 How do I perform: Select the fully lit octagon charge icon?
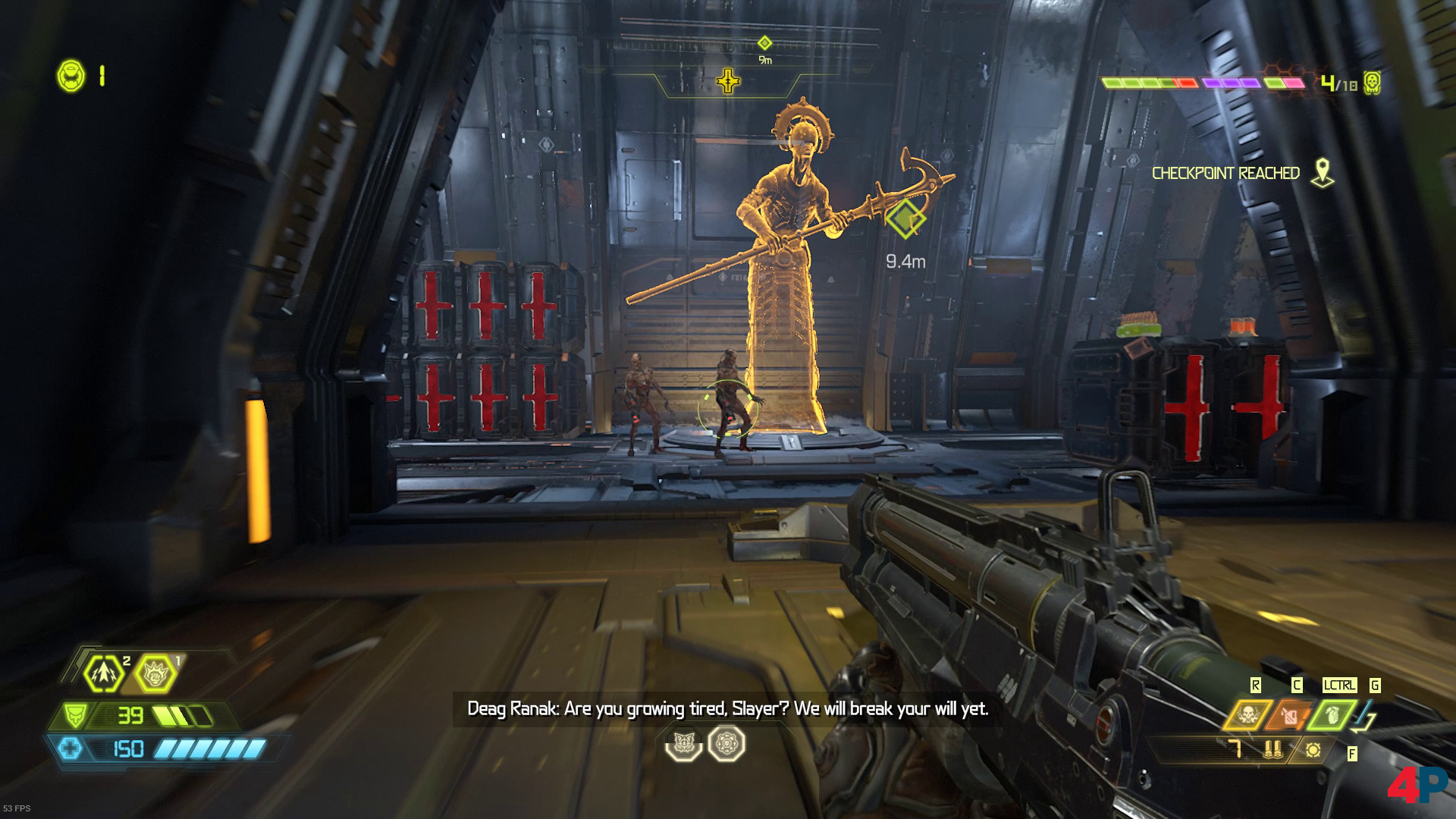coord(726,744)
